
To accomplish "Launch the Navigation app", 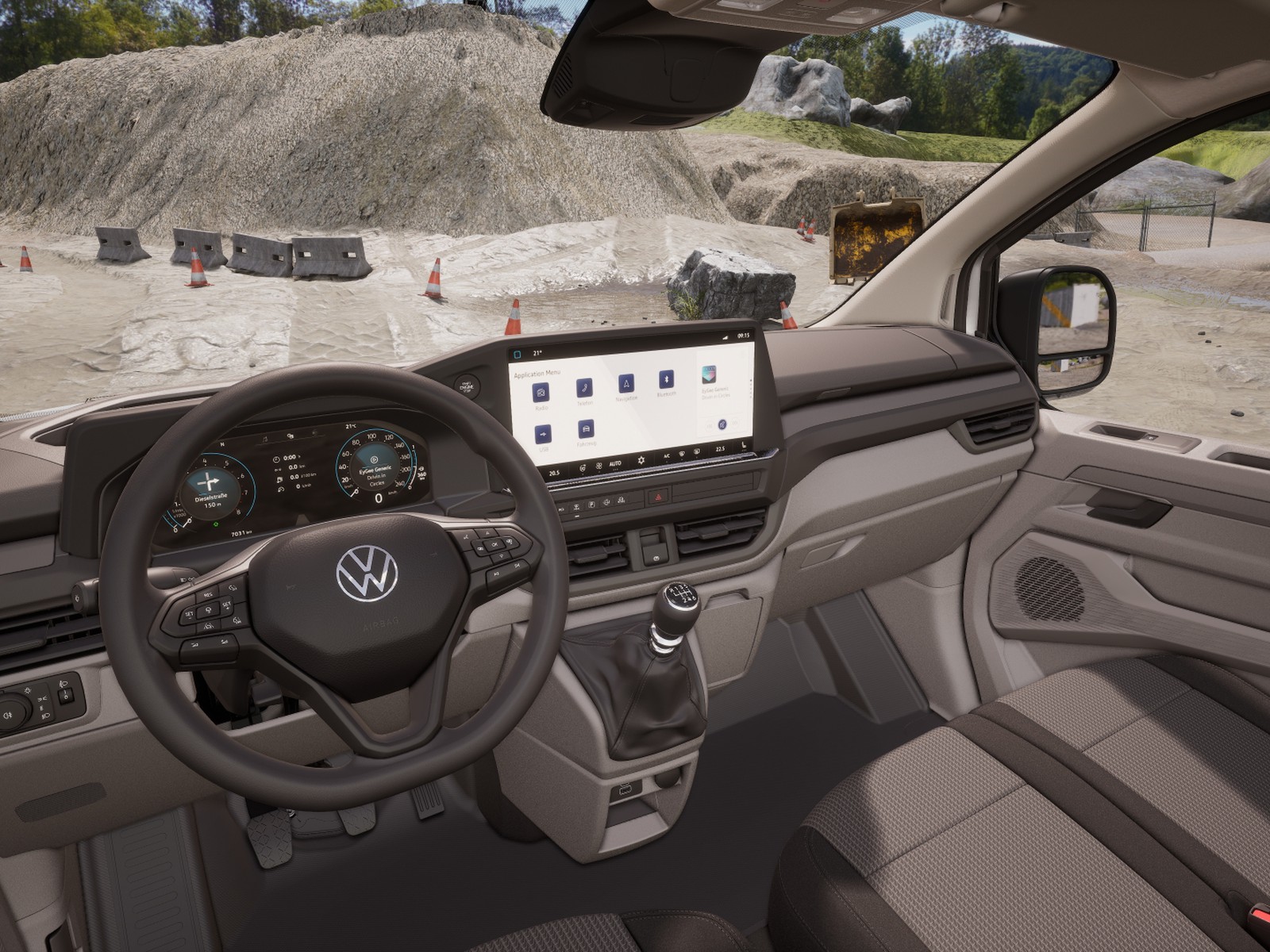I will point(627,383).
